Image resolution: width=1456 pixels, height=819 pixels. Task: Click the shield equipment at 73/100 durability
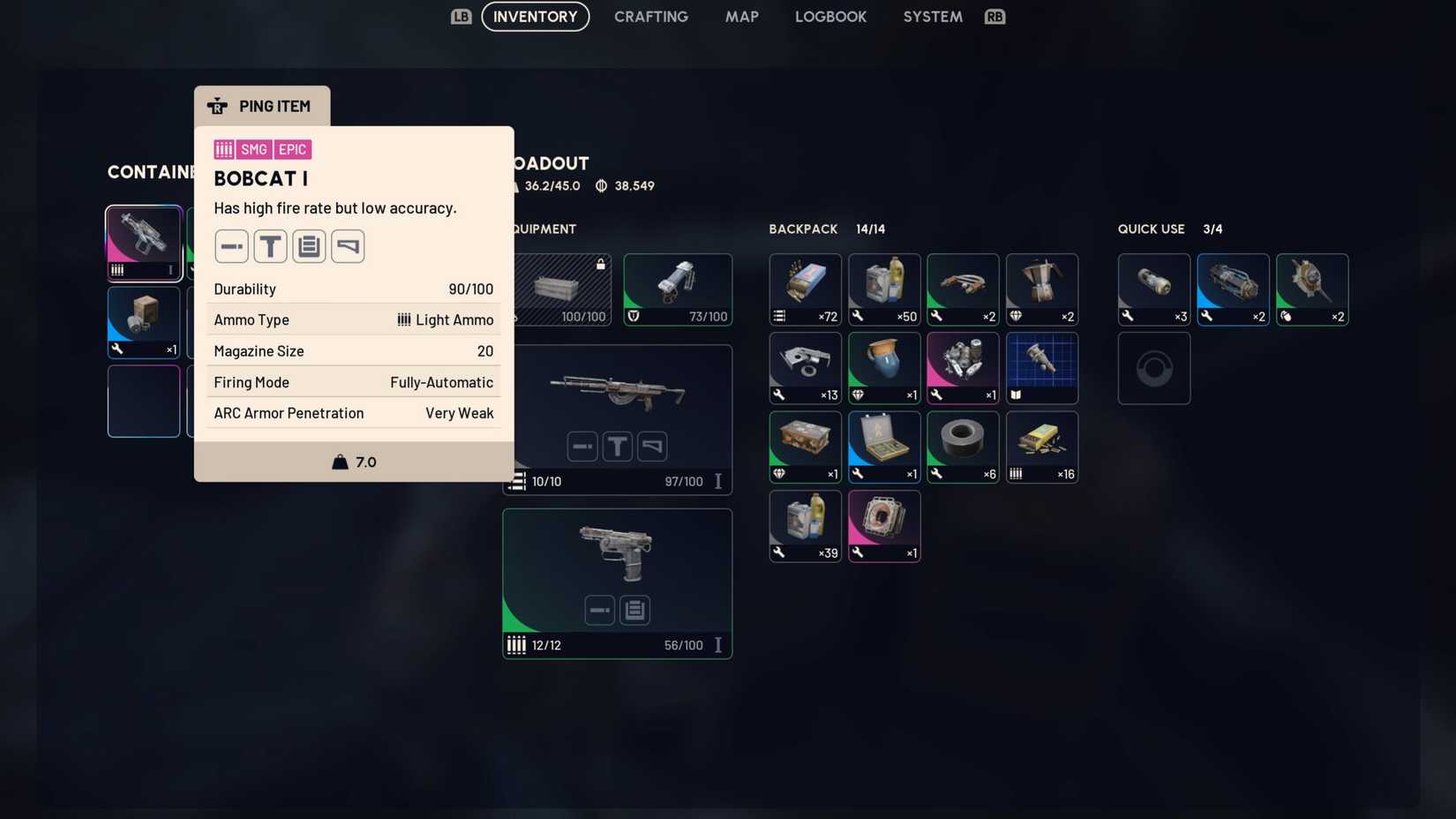tap(678, 289)
